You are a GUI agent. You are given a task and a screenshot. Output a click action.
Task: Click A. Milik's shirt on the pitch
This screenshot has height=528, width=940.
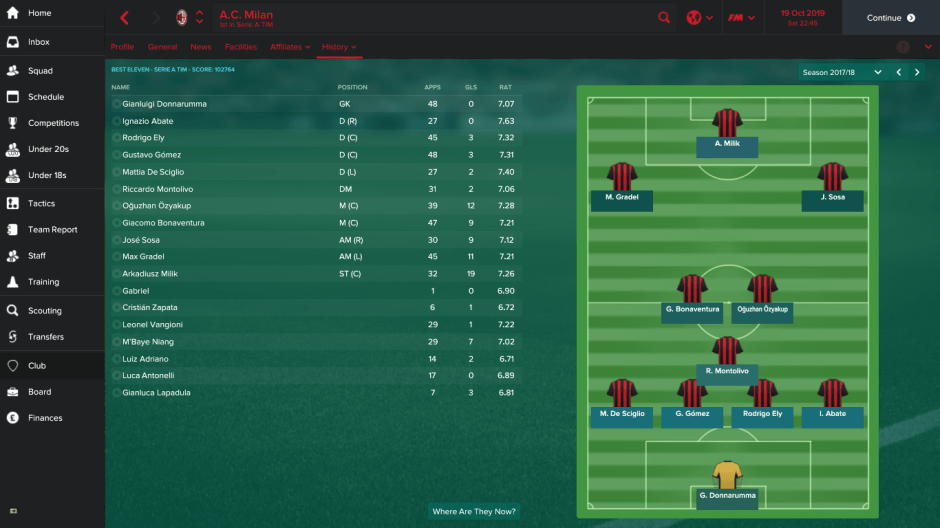[727, 123]
